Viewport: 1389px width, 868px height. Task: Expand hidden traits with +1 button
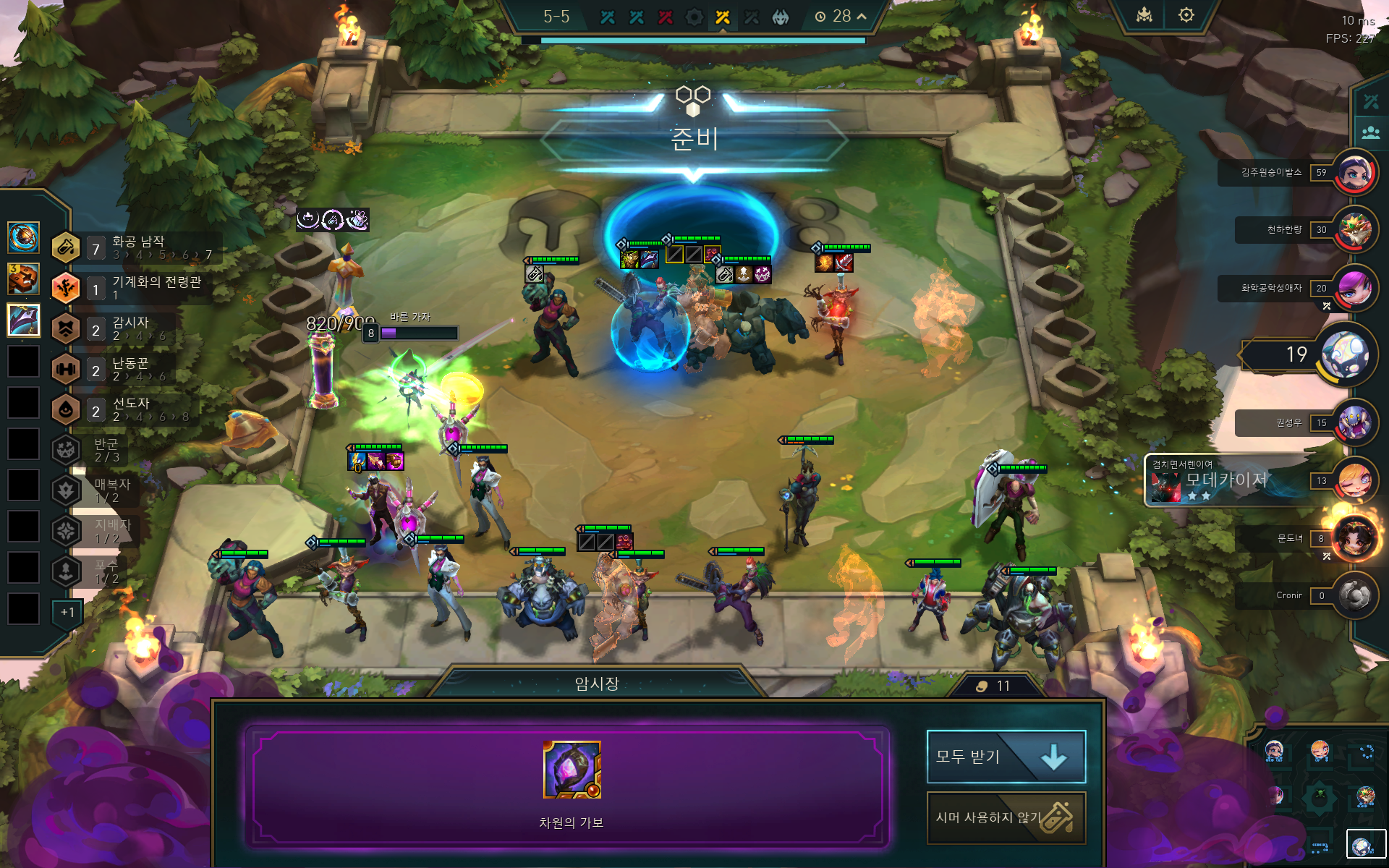click(x=67, y=612)
